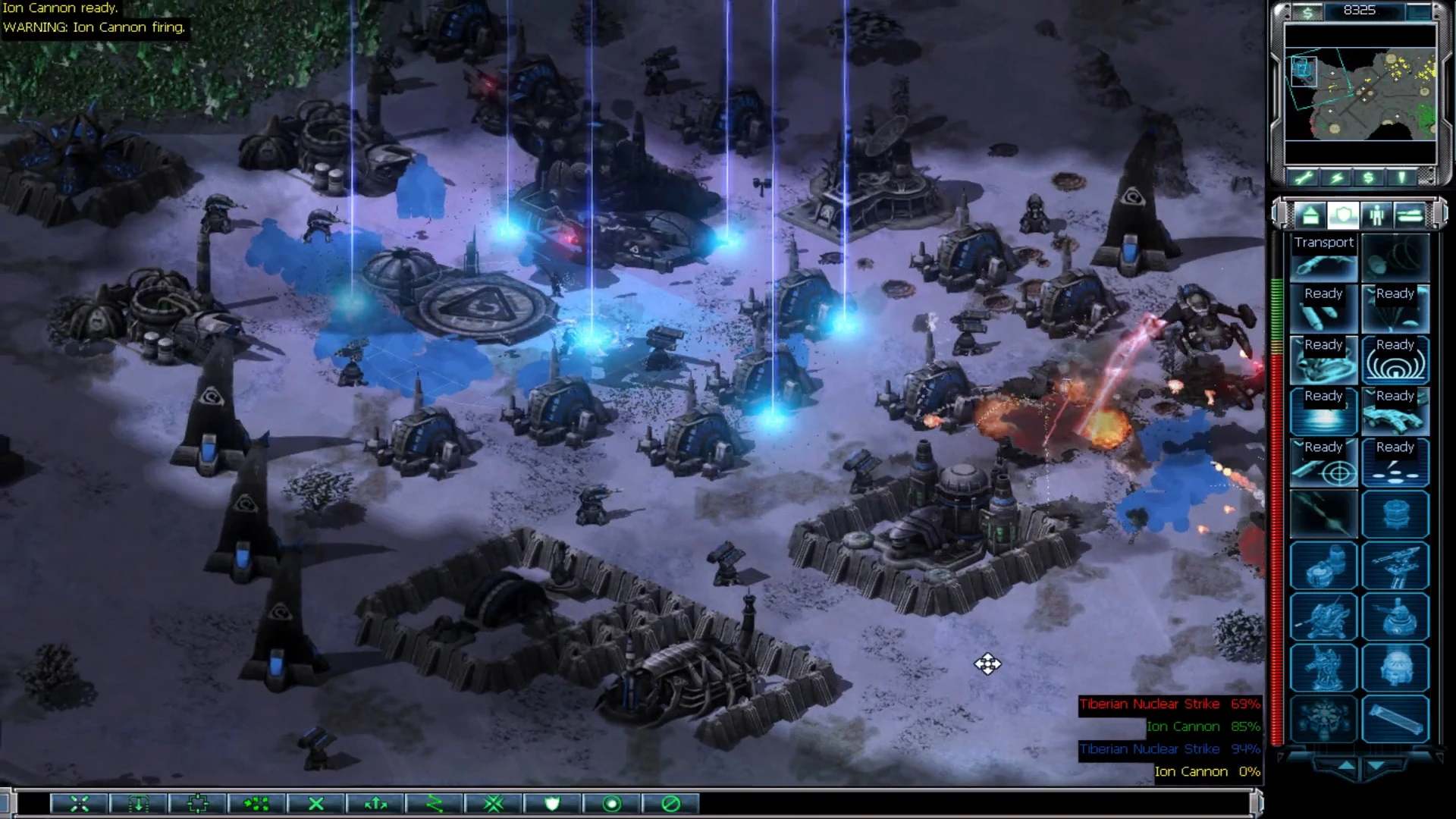Viewport: 1456px width, 819px height.
Task: Activate the Radar Scan support power
Action: pyautogui.click(x=1395, y=360)
